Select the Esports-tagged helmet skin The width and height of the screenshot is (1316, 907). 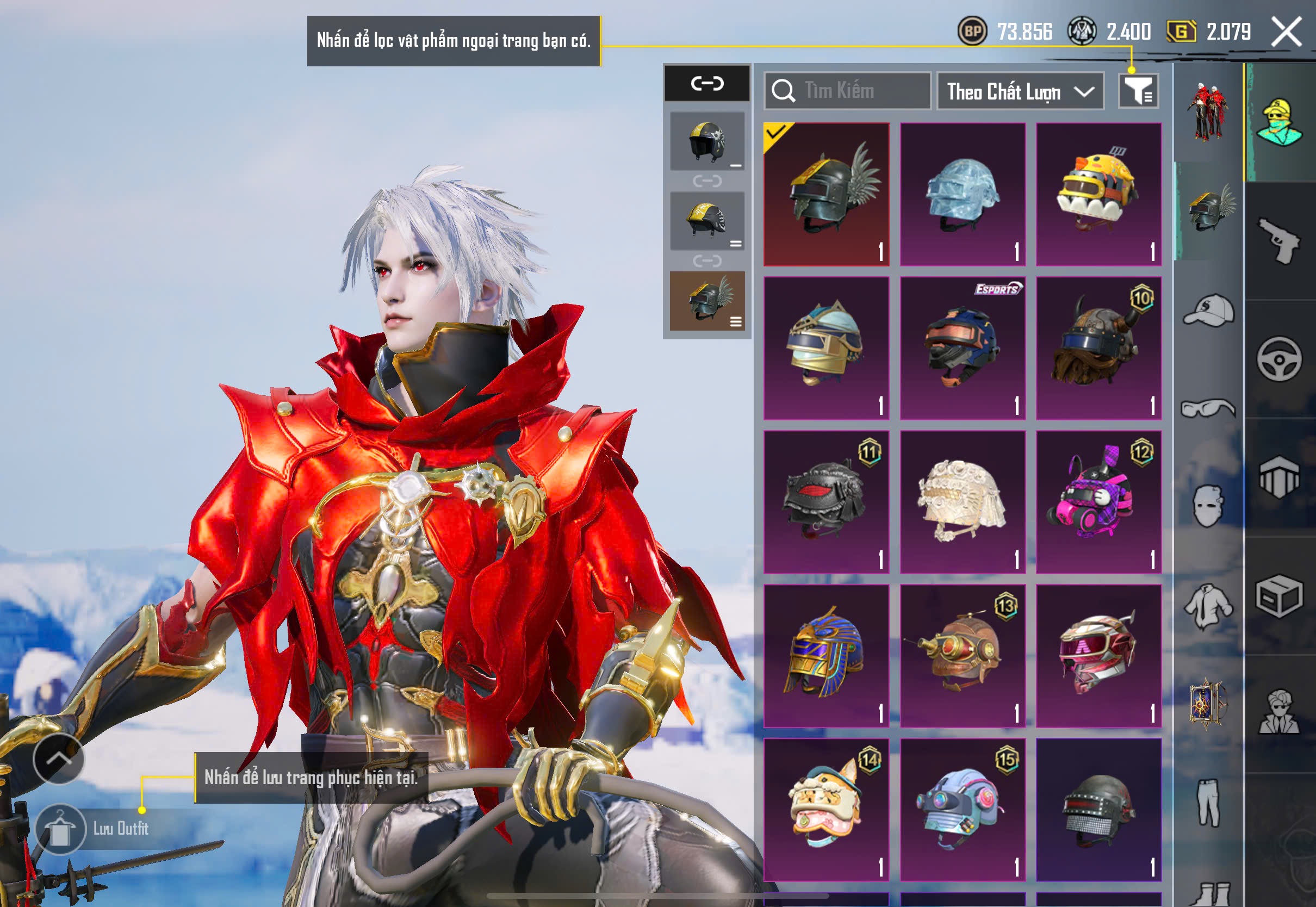(963, 349)
